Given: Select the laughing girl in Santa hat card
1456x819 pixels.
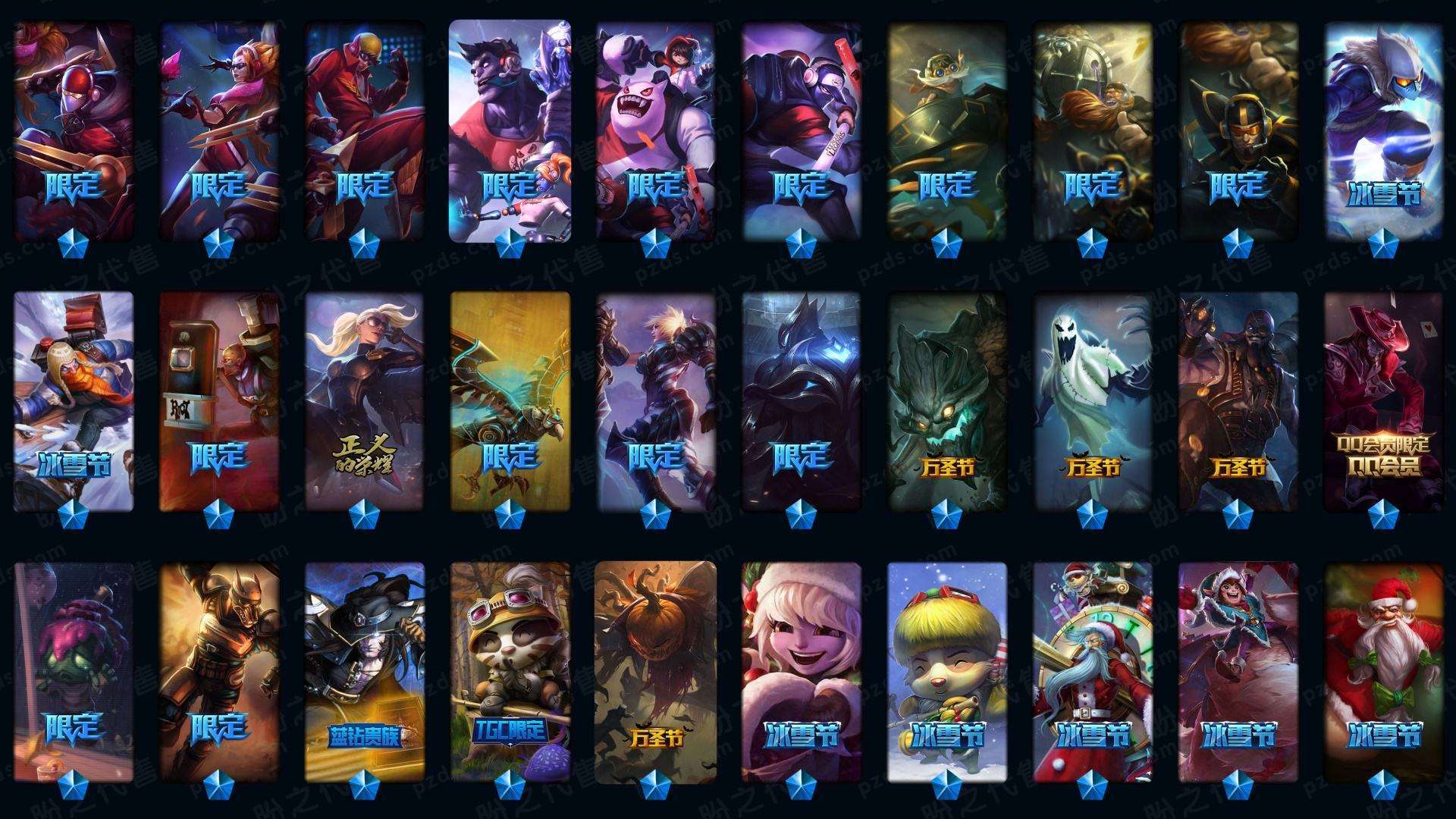Looking at the screenshot, I should pyautogui.click(x=801, y=671).
